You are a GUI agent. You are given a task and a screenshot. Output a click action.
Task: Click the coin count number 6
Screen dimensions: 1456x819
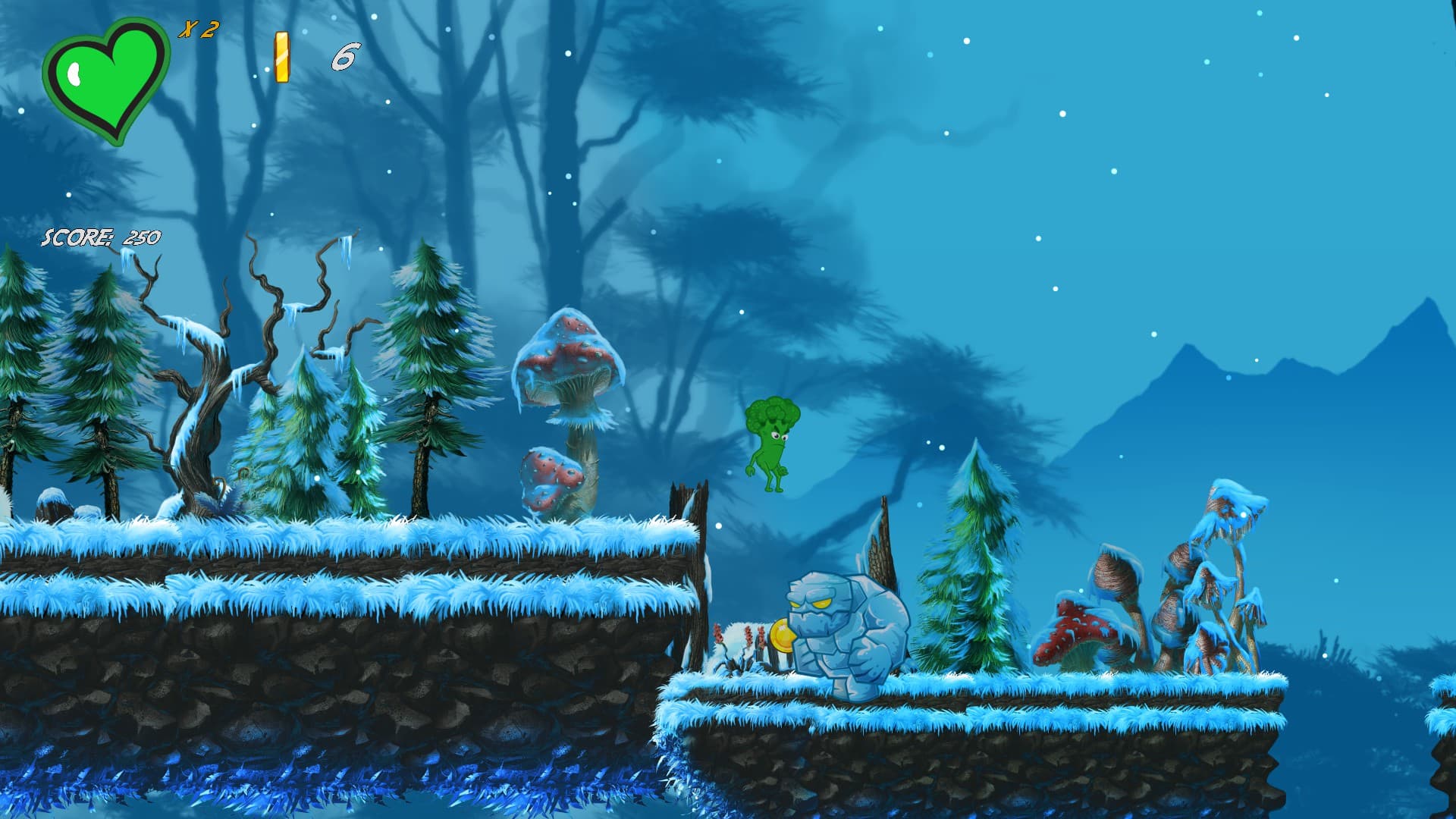345,55
